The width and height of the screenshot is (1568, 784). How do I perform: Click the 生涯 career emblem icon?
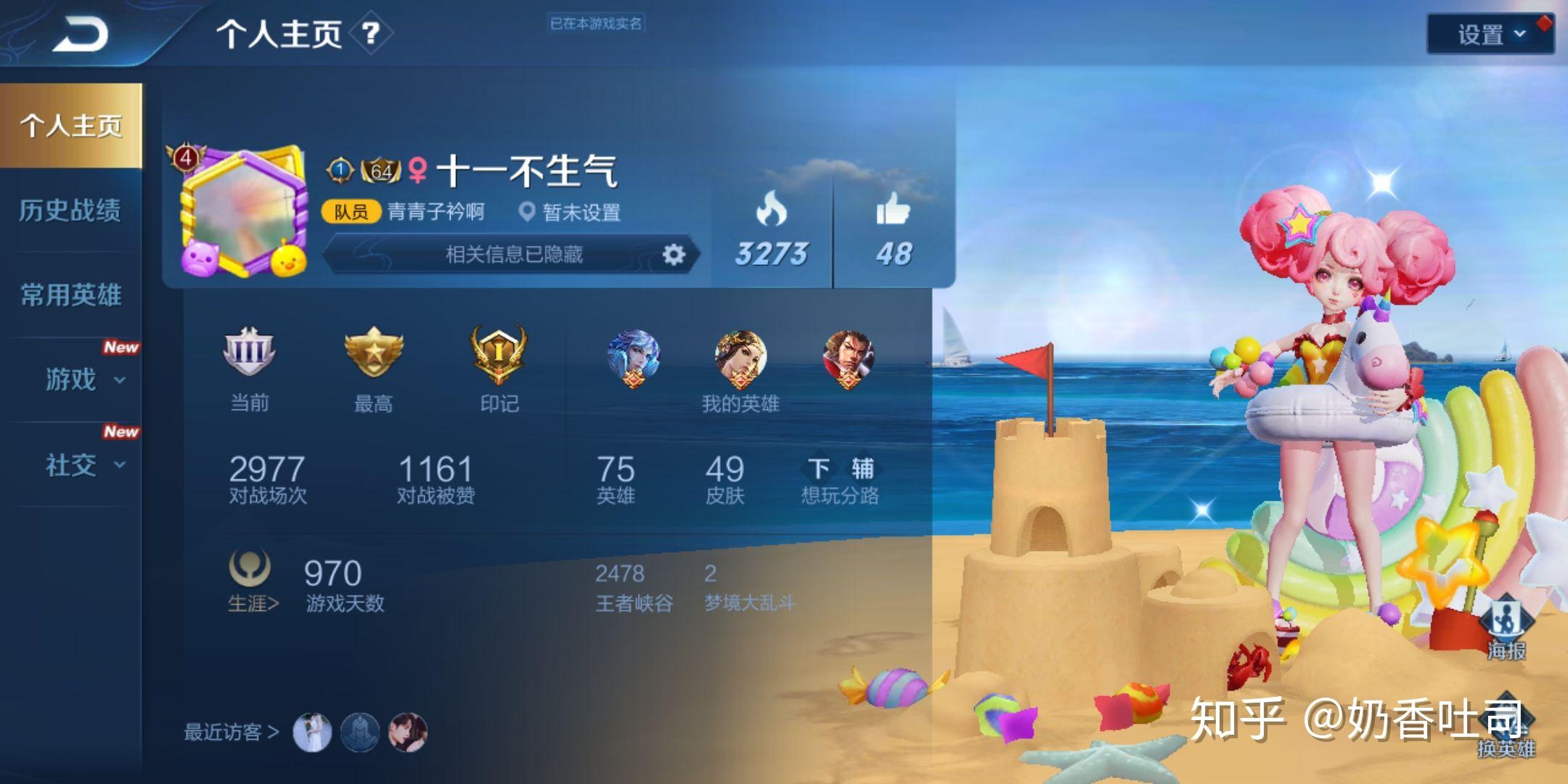250,567
